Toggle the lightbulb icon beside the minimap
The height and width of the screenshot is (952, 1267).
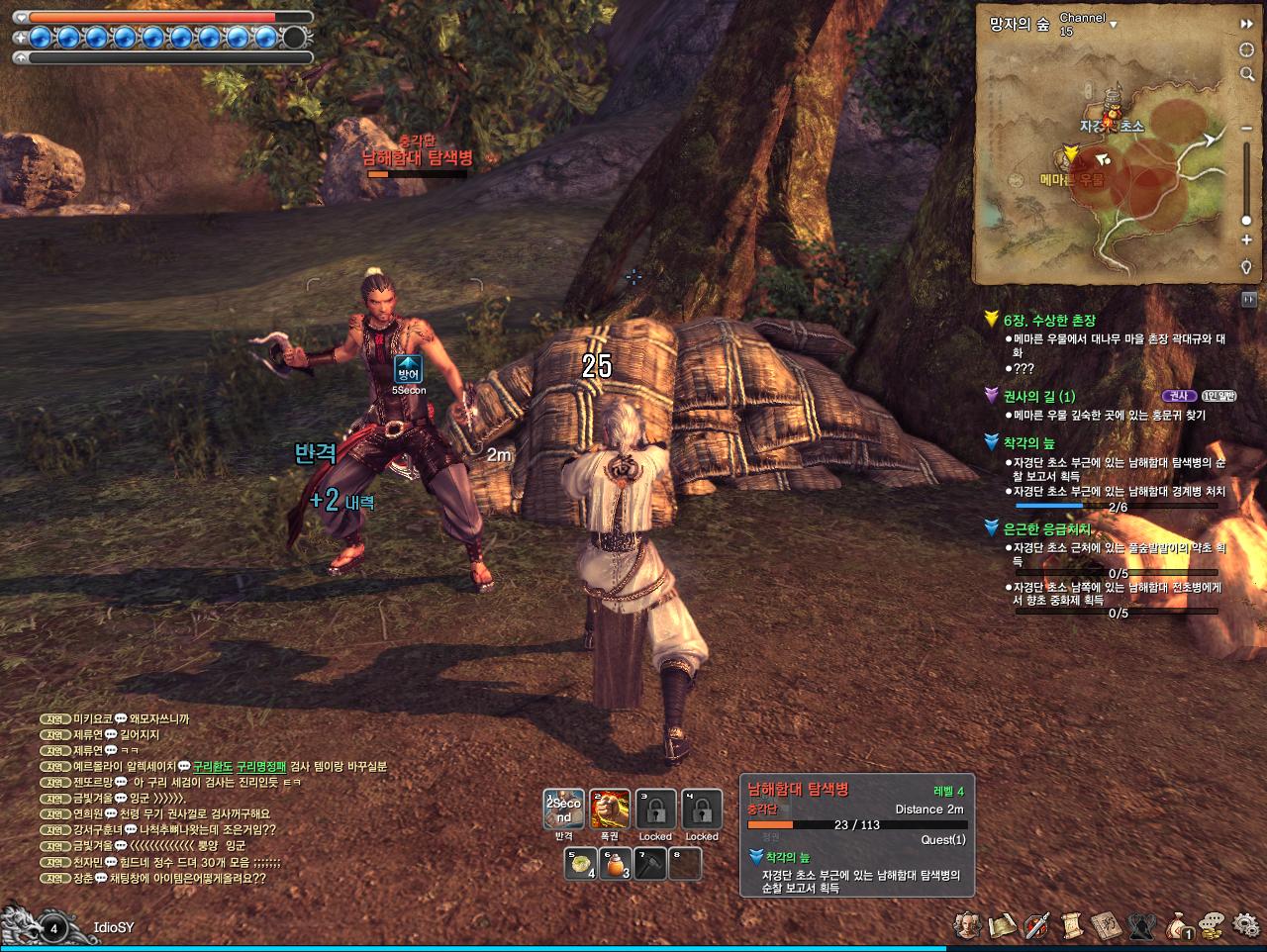click(x=1246, y=267)
